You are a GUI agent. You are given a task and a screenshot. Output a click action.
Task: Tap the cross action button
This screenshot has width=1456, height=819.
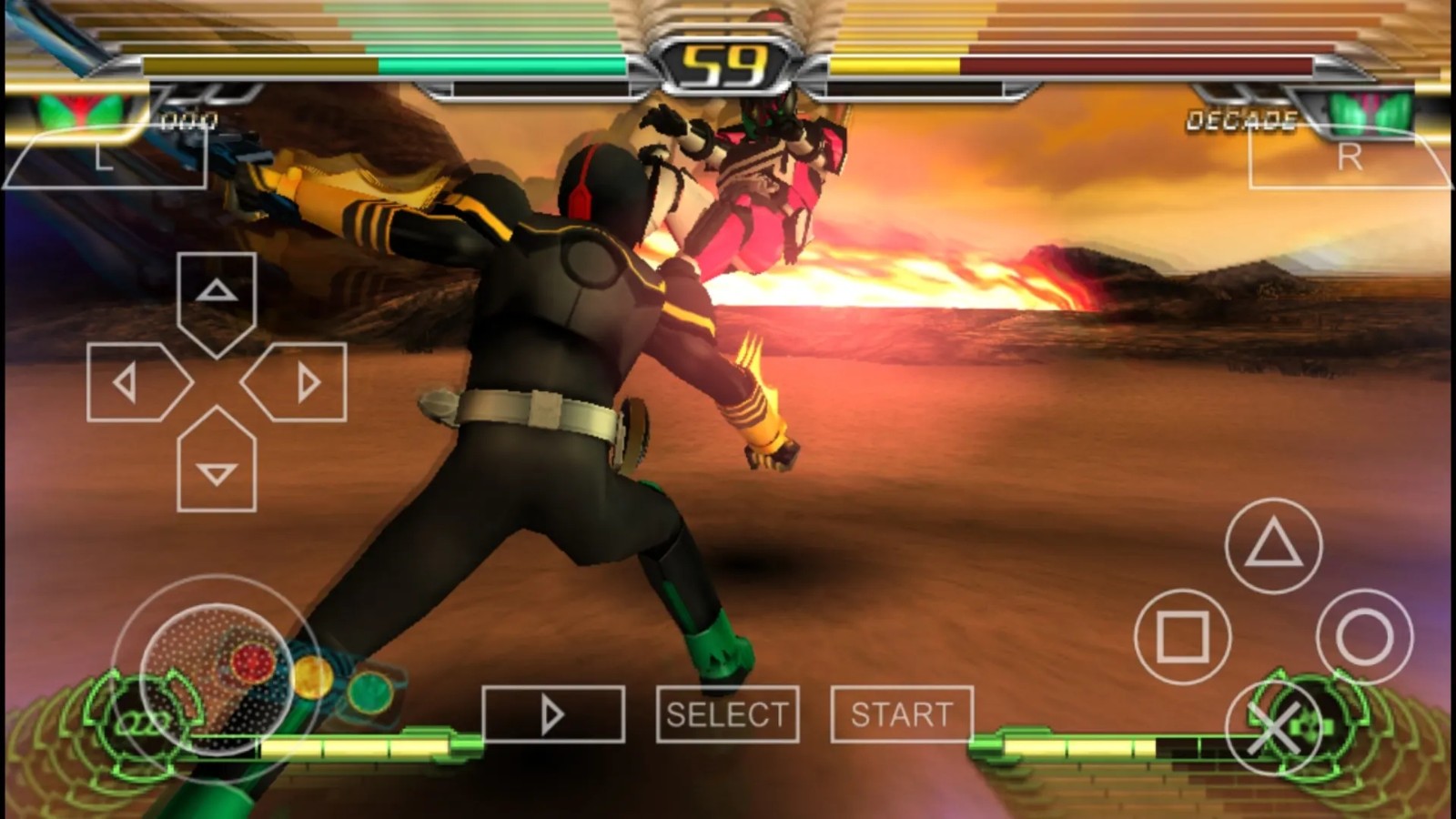[x=1273, y=727]
